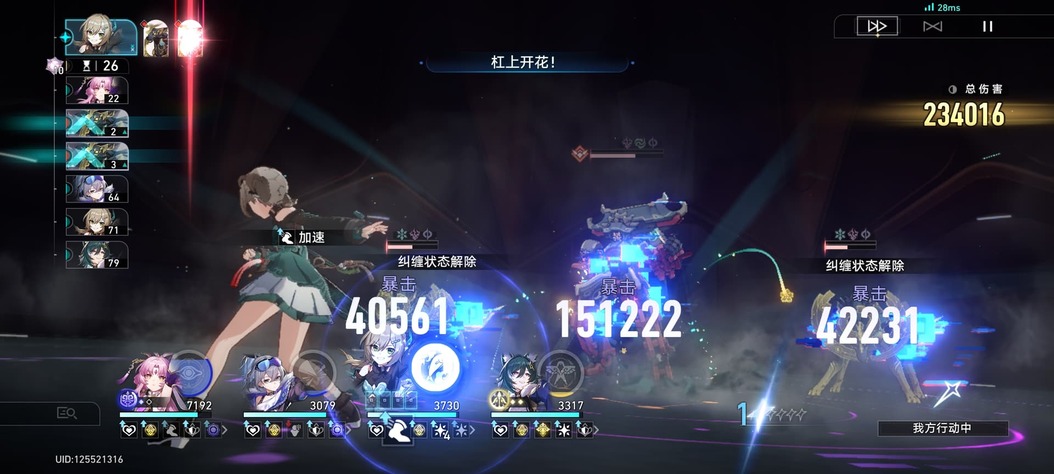Select the enemy entry with action value 2
Image resolution: width=1054 pixels, height=474 pixels.
point(97,124)
